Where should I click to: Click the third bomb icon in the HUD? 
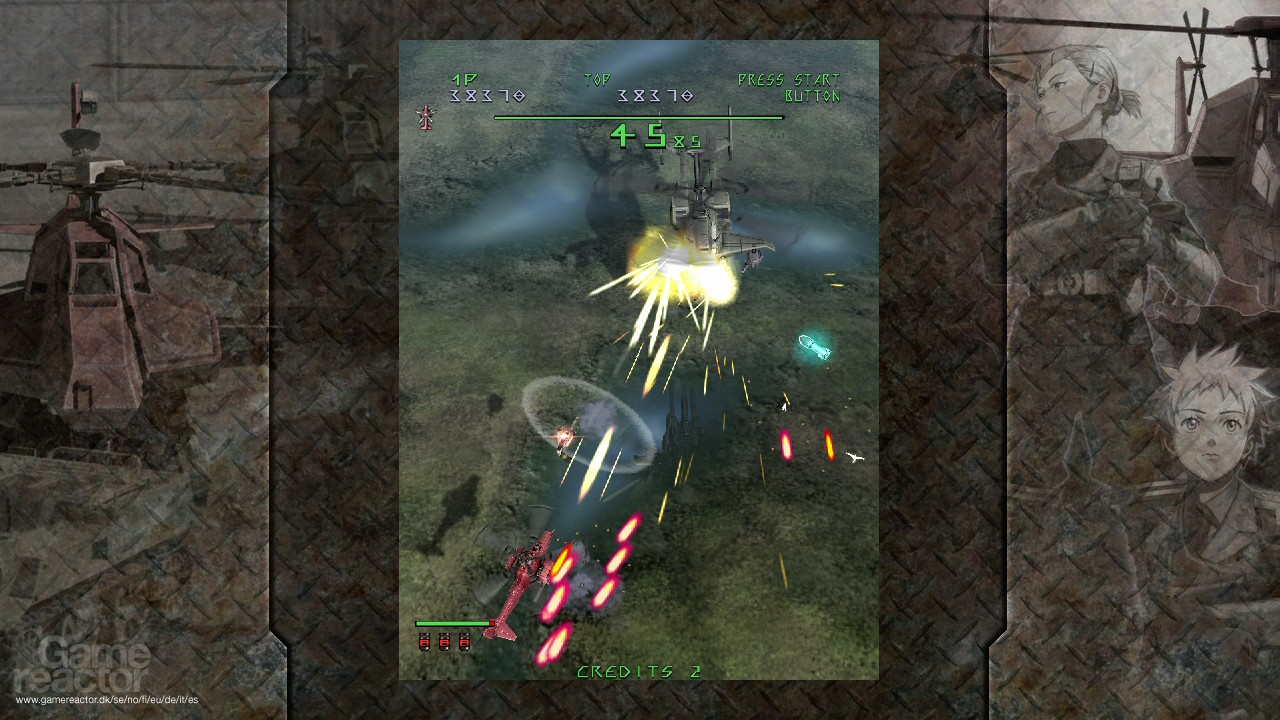click(463, 643)
